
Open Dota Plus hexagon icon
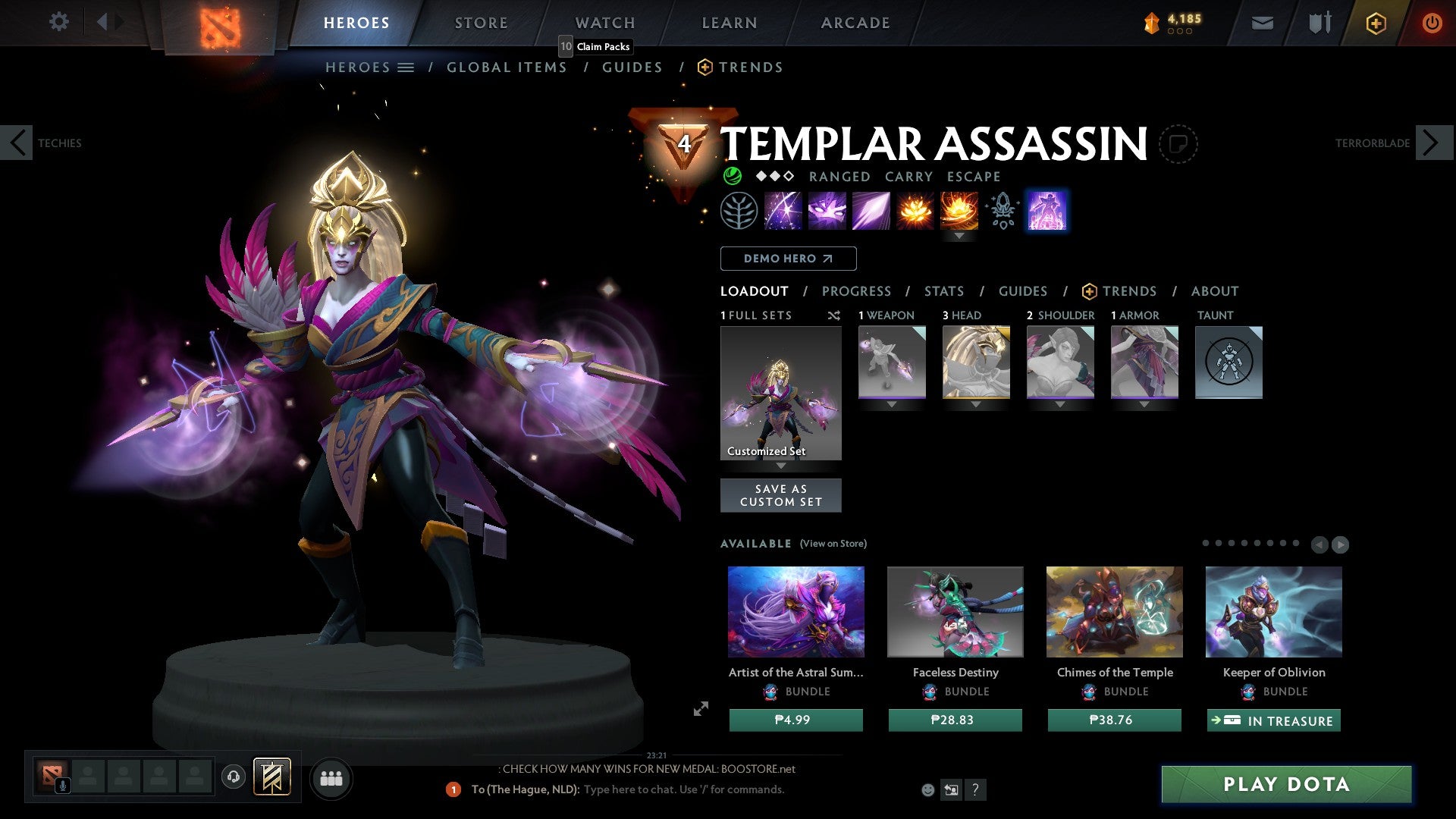pos(1375,23)
